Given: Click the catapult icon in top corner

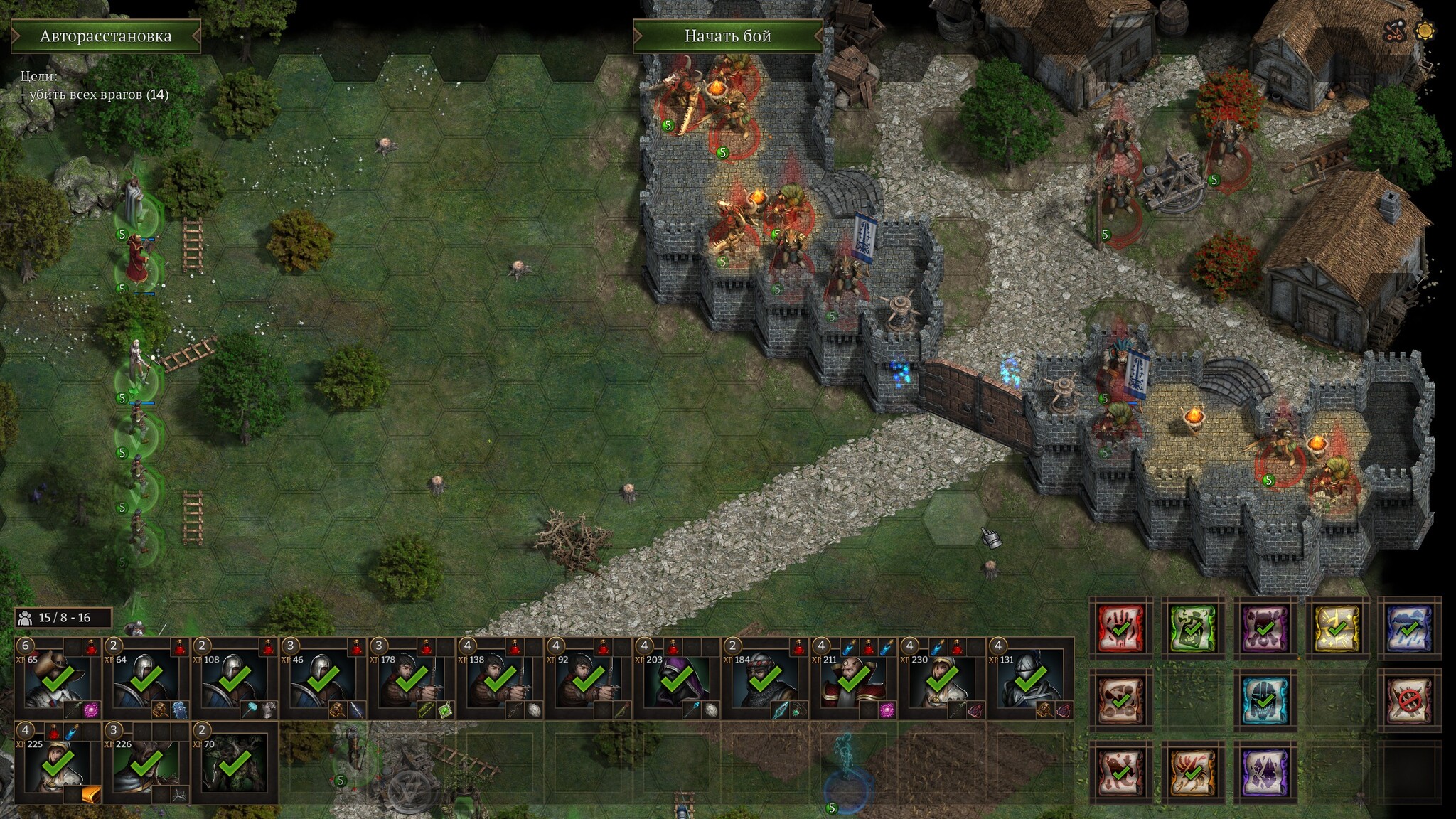Looking at the screenshot, I should coord(1396,31).
